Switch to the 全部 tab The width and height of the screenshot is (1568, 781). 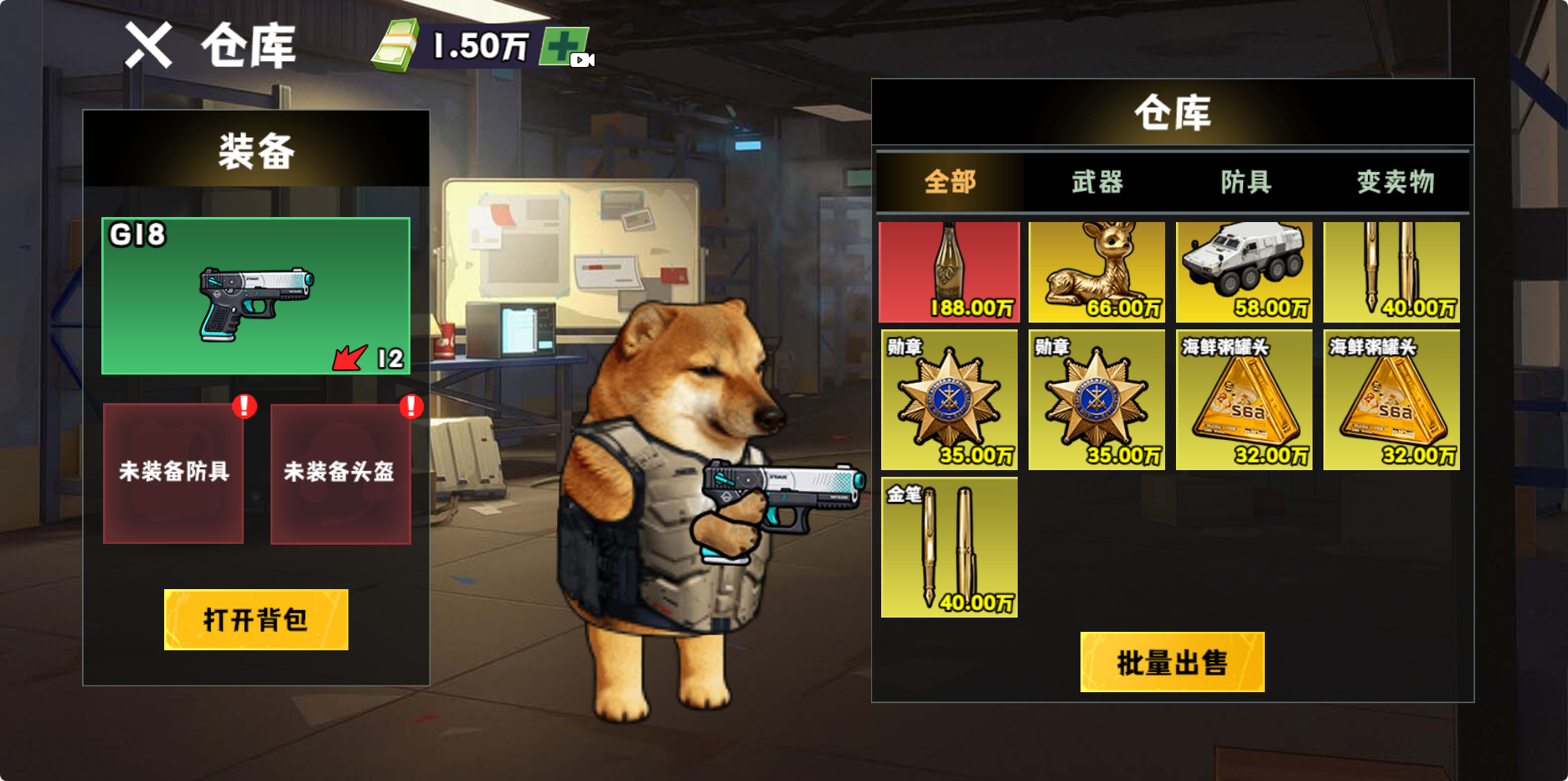[950, 182]
